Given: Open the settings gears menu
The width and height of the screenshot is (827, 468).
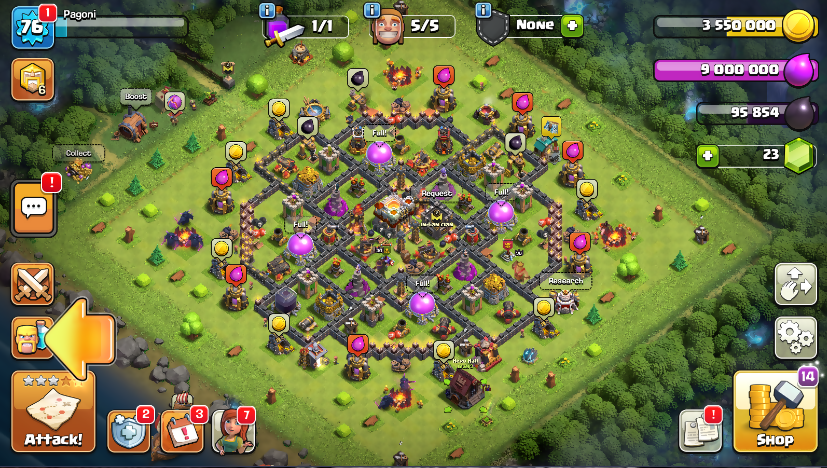Looking at the screenshot, I should 795,334.
